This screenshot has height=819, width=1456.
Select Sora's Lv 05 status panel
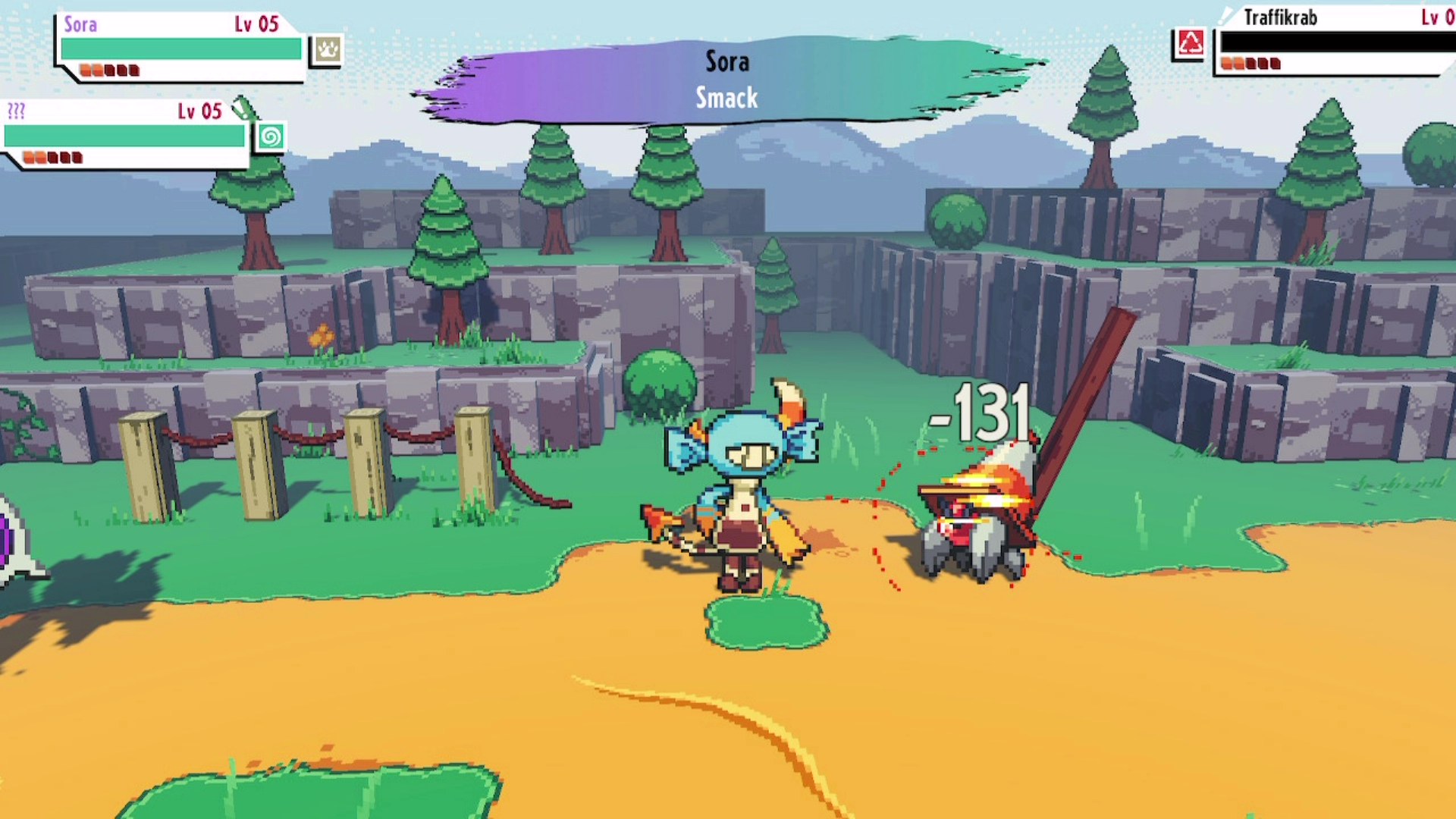click(180, 47)
